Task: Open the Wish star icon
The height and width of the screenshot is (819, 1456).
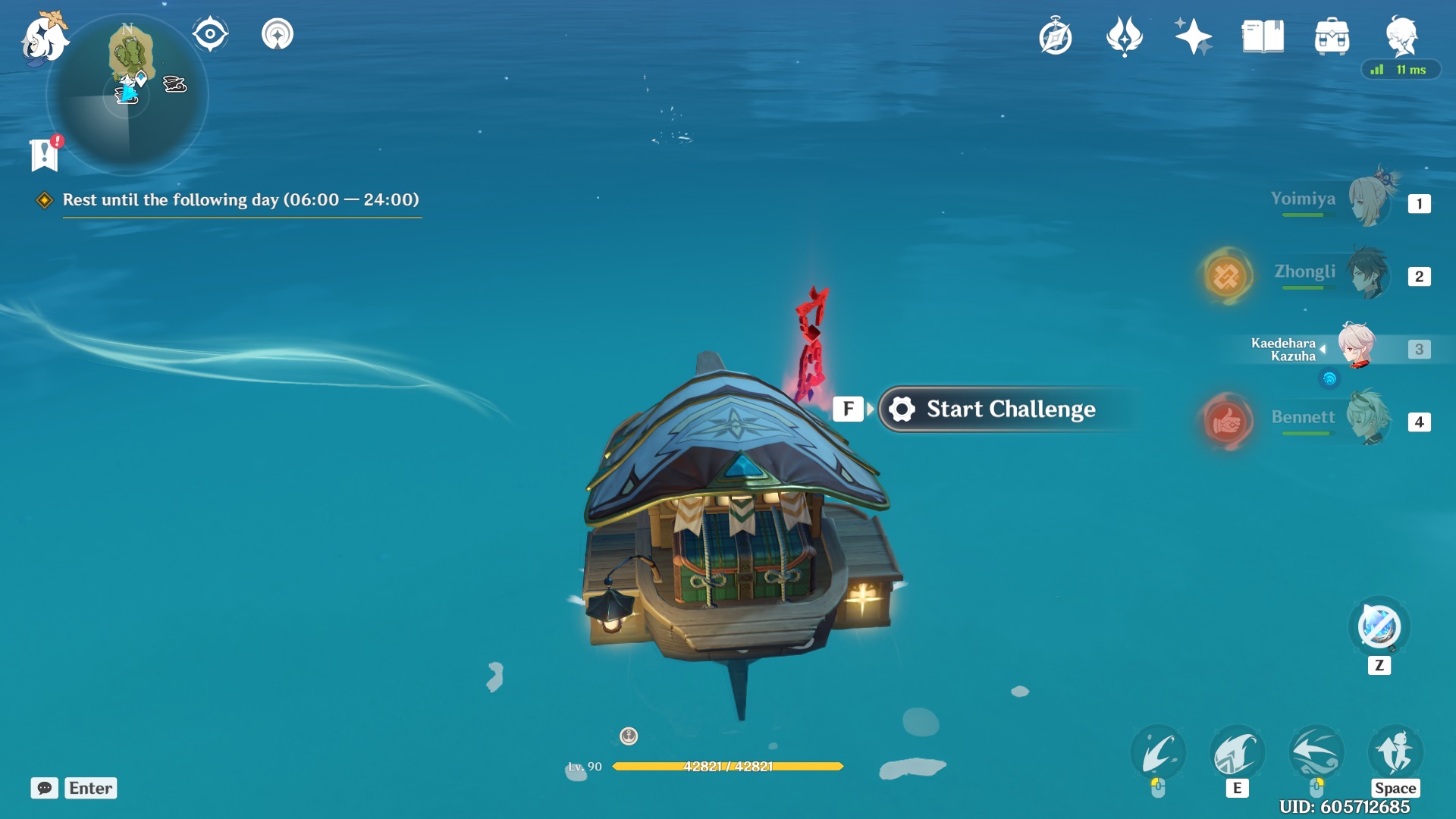Action: tap(1193, 36)
